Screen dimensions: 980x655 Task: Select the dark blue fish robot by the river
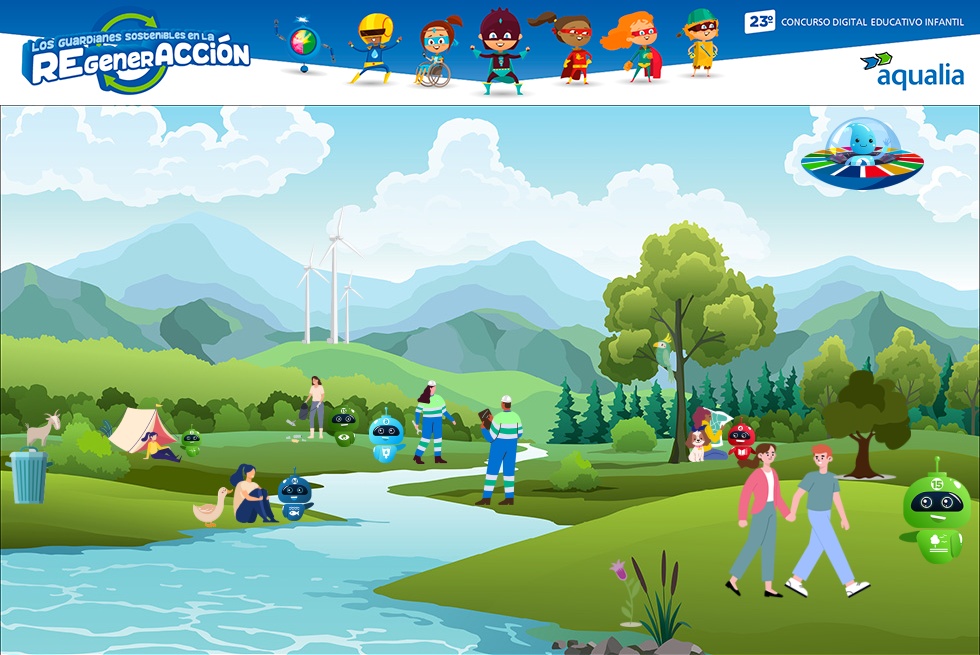[x=295, y=496]
